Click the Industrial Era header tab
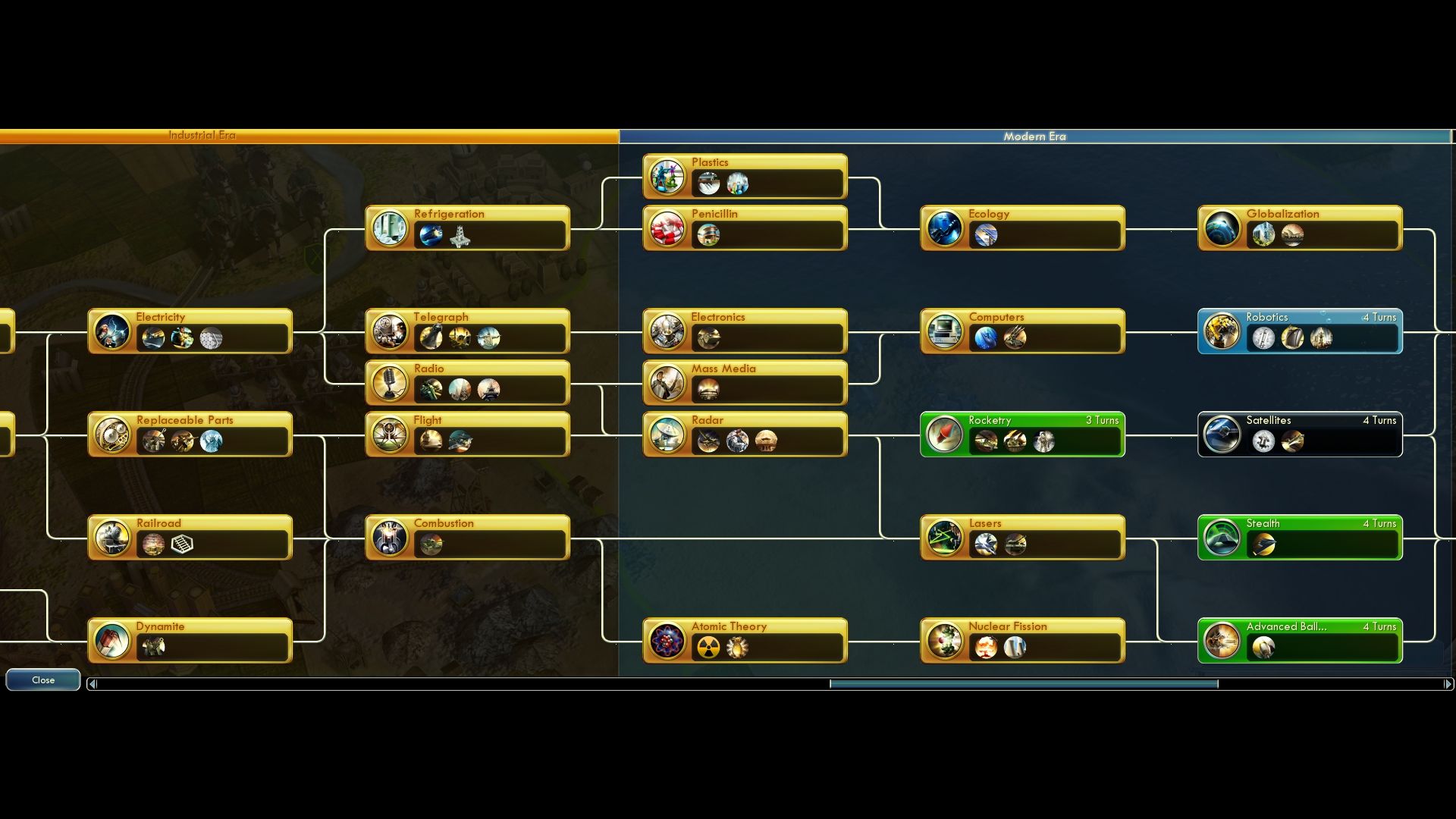Viewport: 1456px width, 819px height. tap(201, 135)
